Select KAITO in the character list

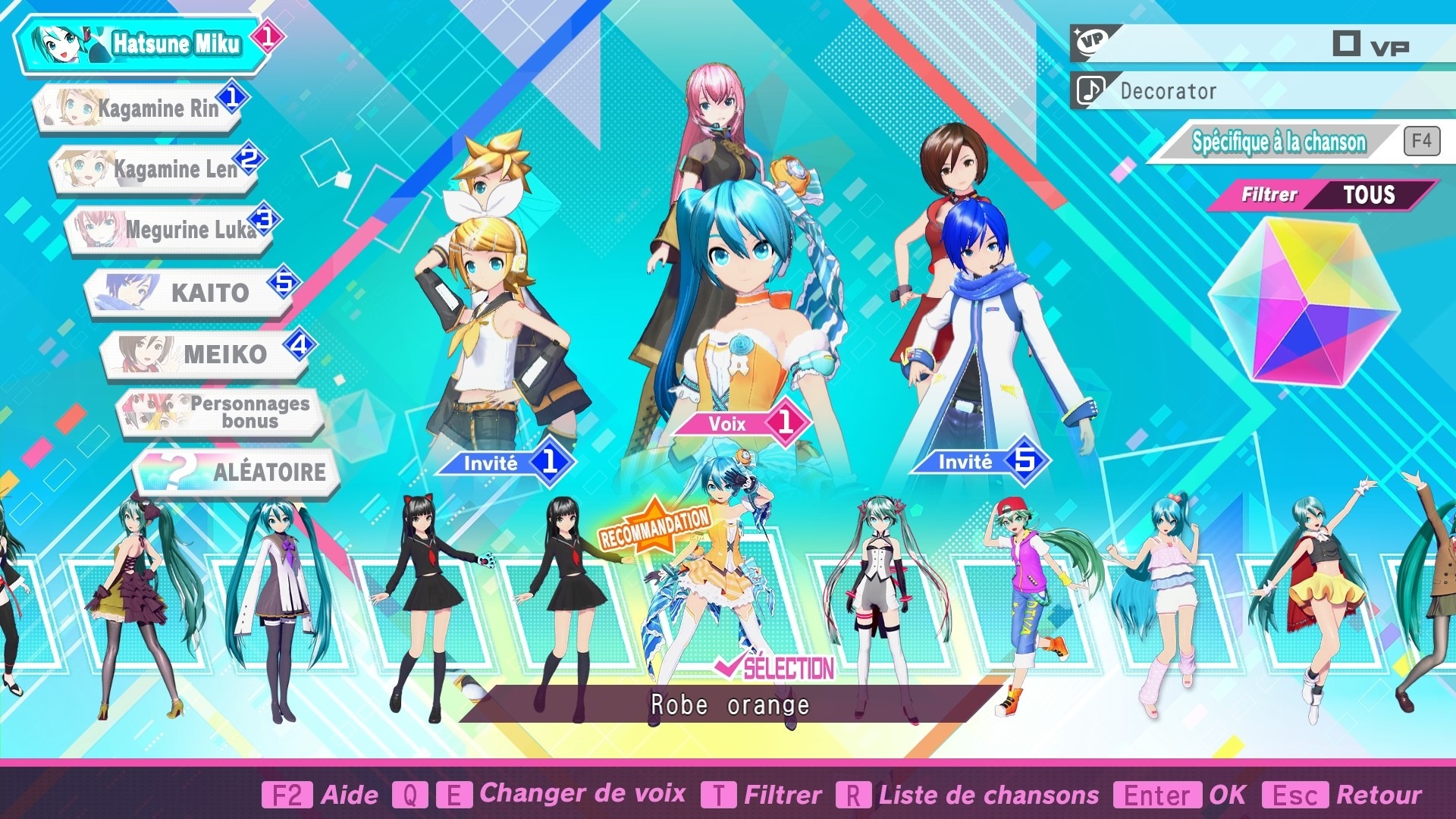click(x=190, y=292)
